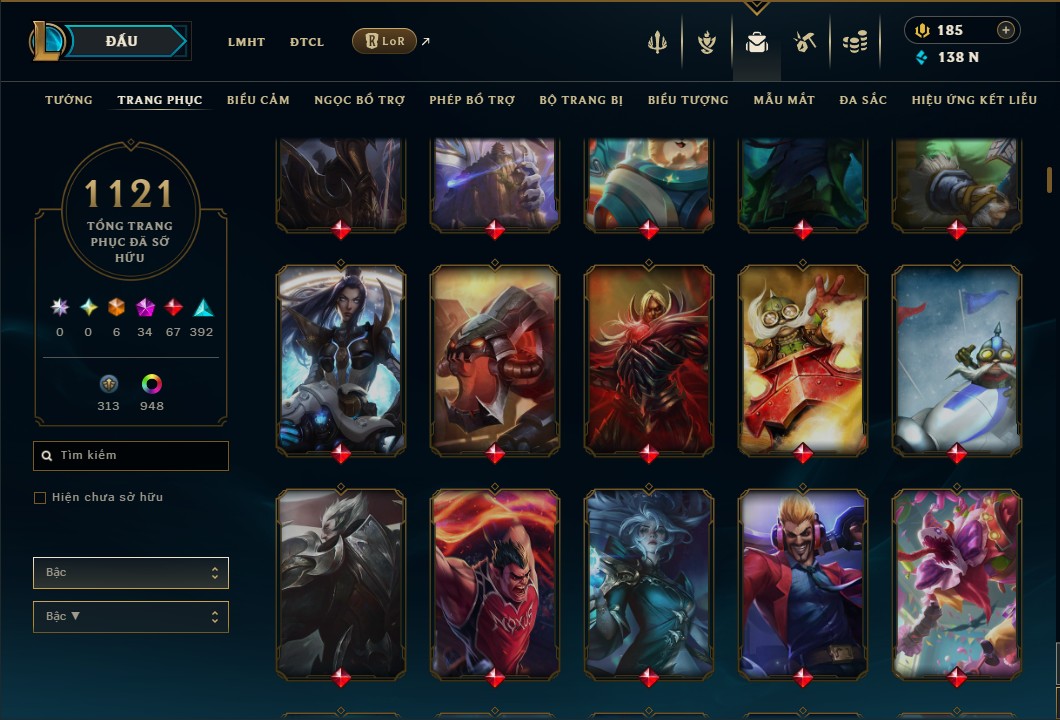Go to the PHÉP BỔ TRỢ tab
The height and width of the screenshot is (720, 1060).
click(472, 100)
